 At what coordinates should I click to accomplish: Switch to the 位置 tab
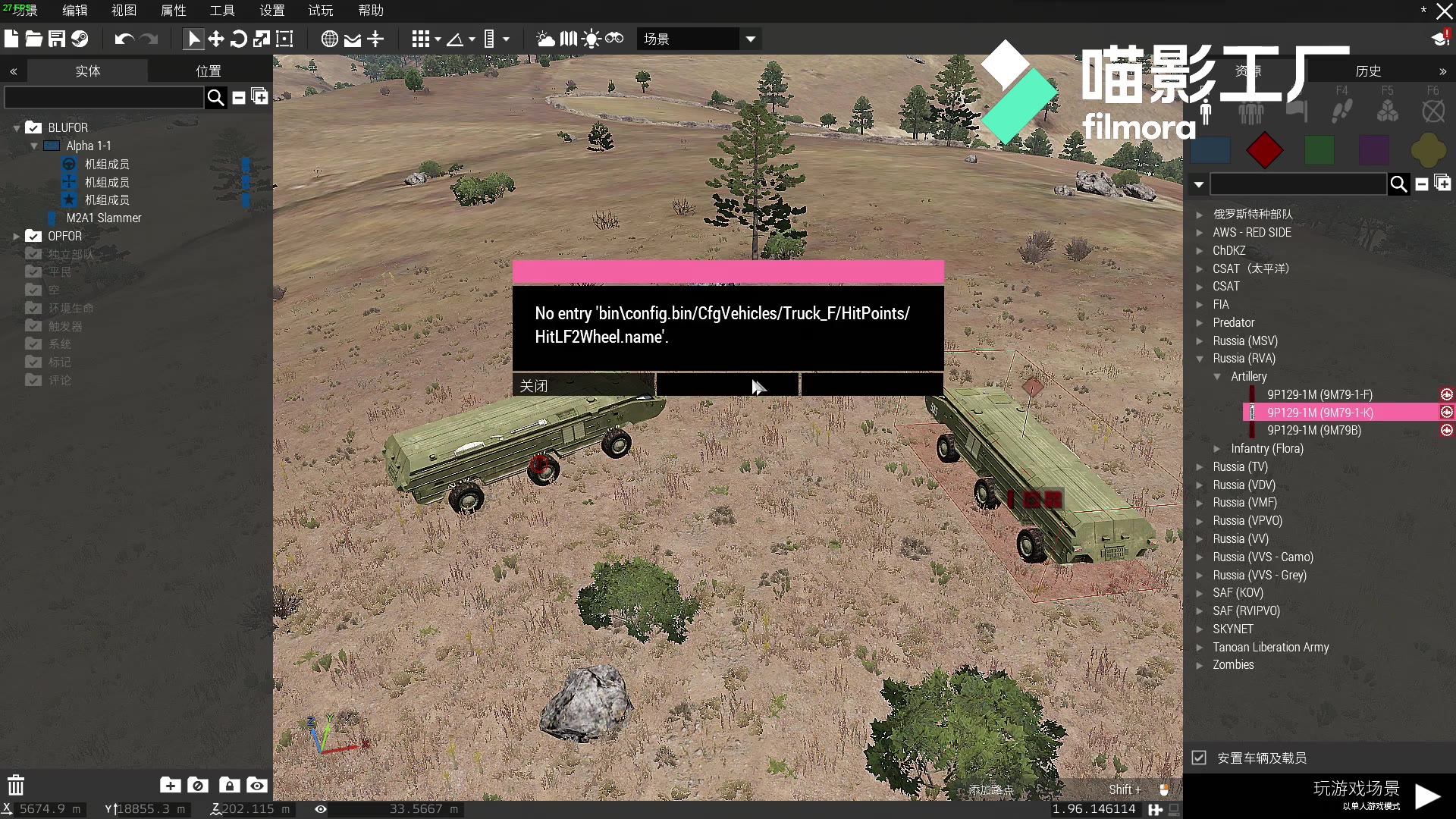(208, 71)
